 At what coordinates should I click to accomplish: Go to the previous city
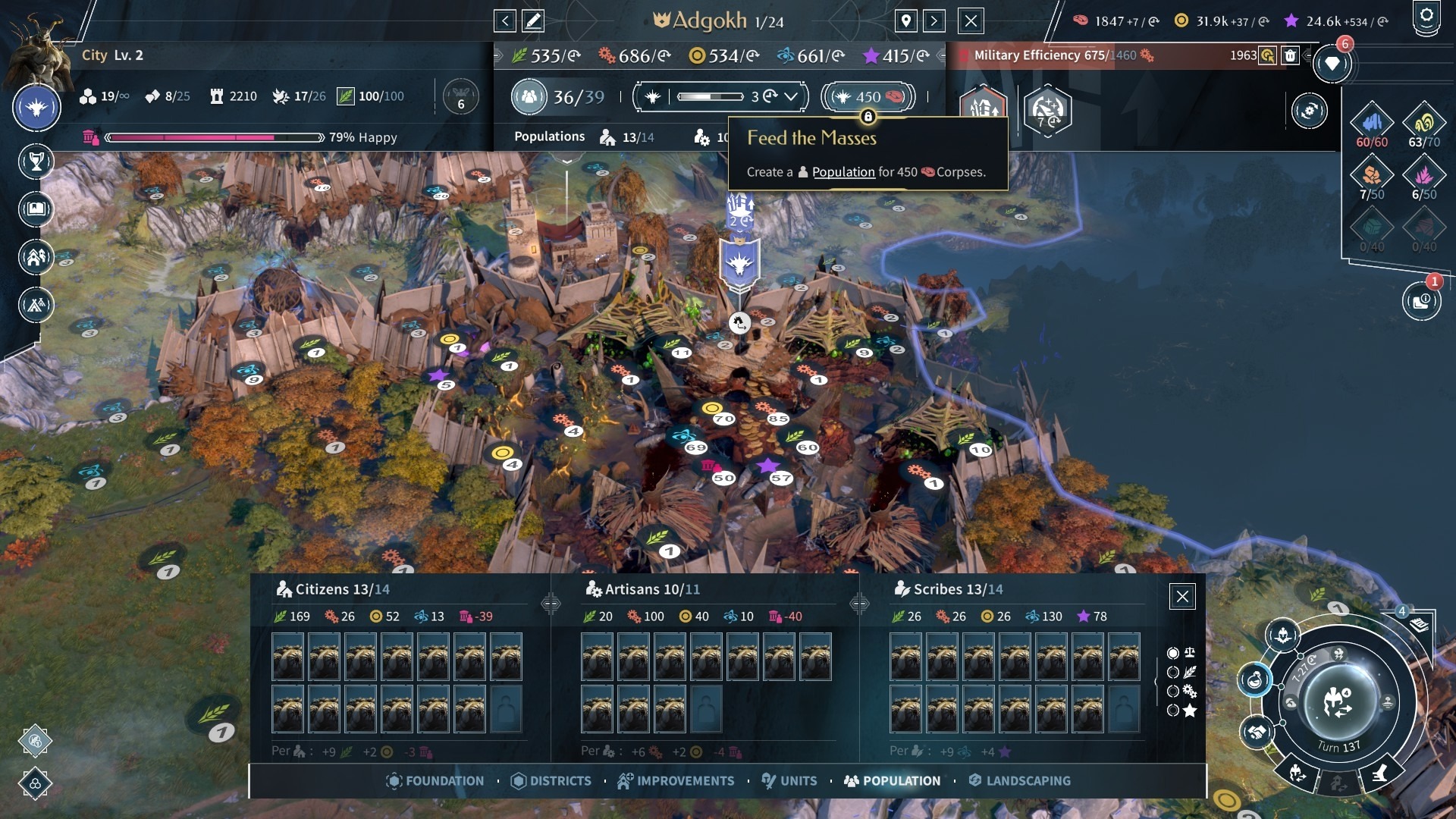(x=505, y=21)
